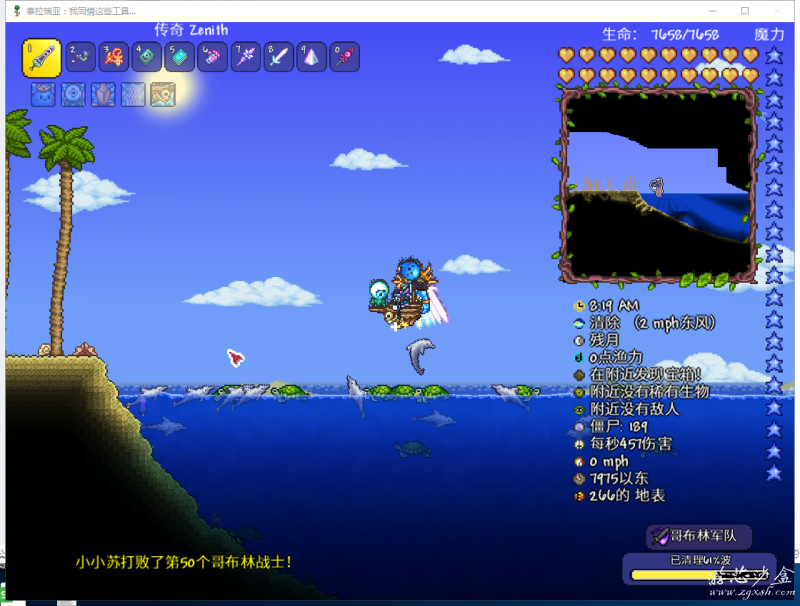The height and width of the screenshot is (606, 800).
Task: Click the tan scroll buff icon
Action: pyautogui.click(x=163, y=94)
